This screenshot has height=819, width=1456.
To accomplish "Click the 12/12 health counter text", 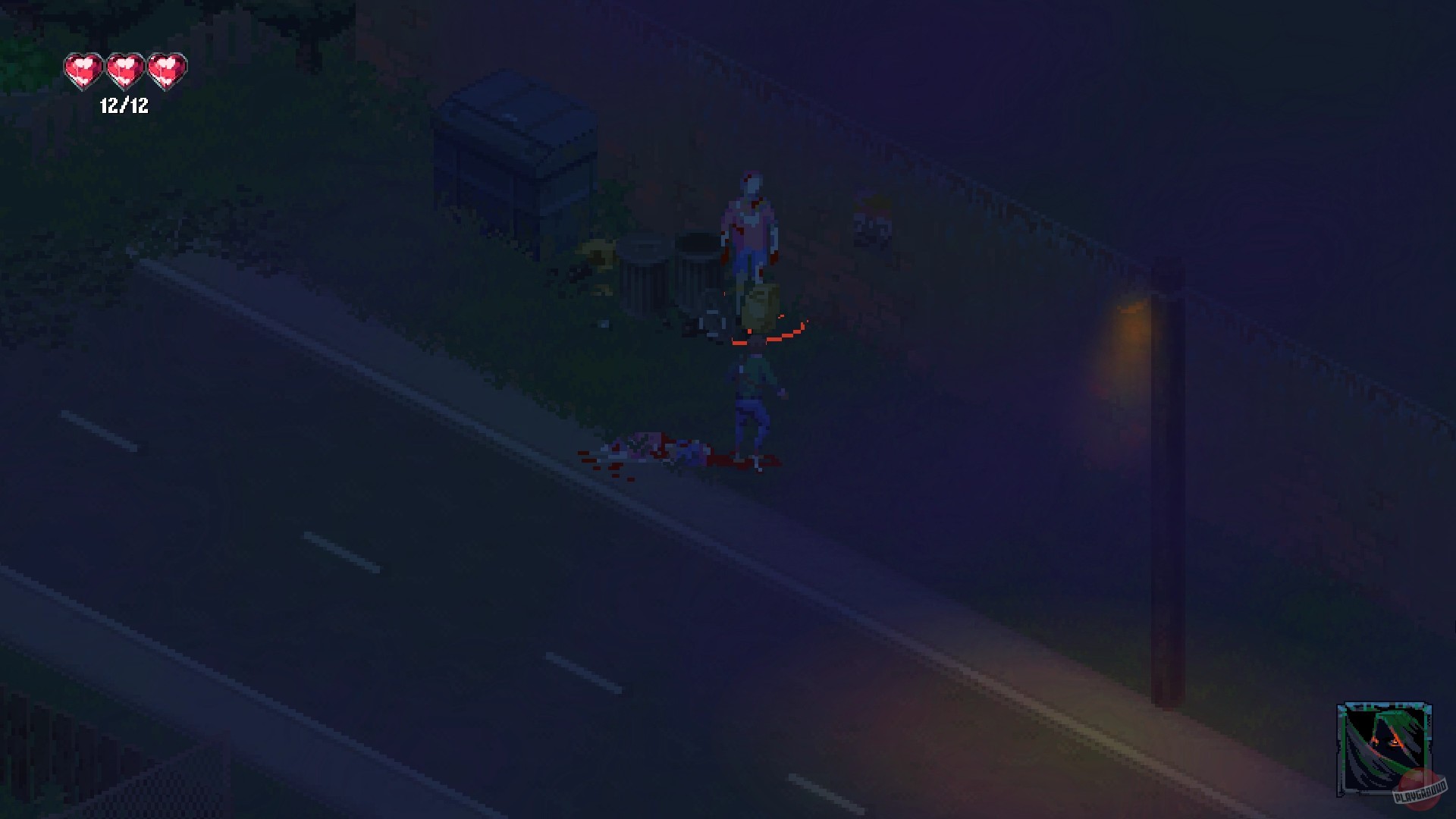I will coord(124,106).
